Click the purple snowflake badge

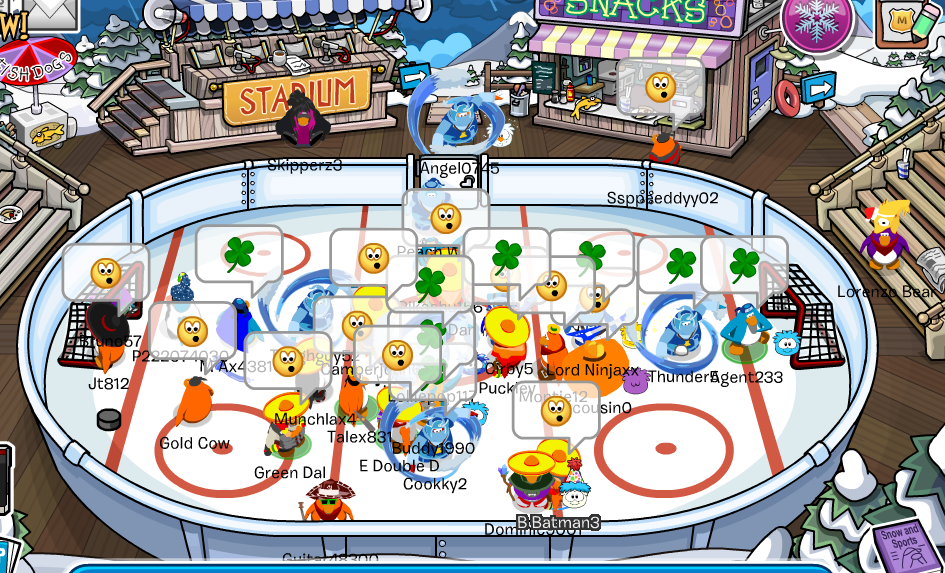pos(816,21)
